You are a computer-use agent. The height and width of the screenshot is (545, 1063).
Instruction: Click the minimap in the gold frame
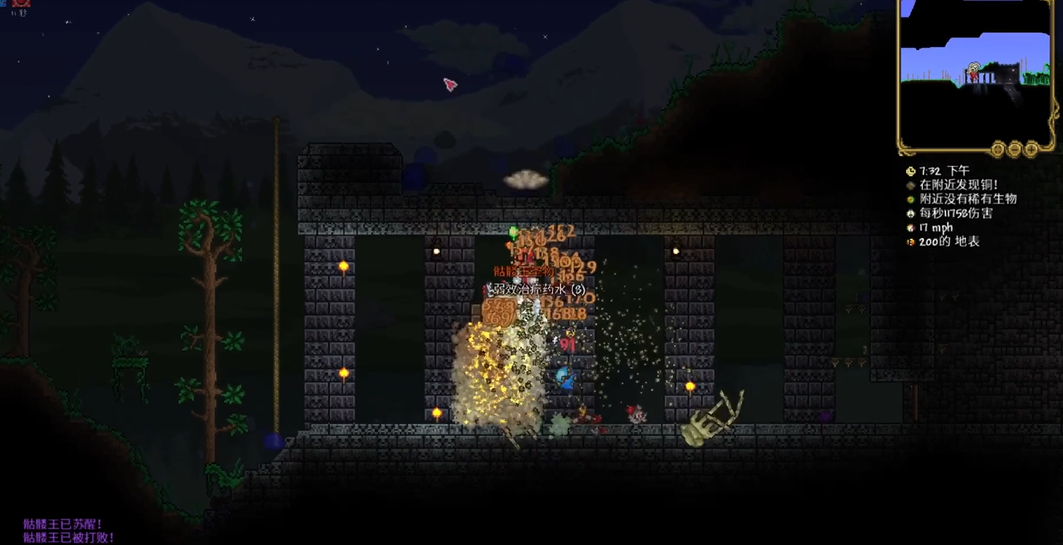coord(976,68)
